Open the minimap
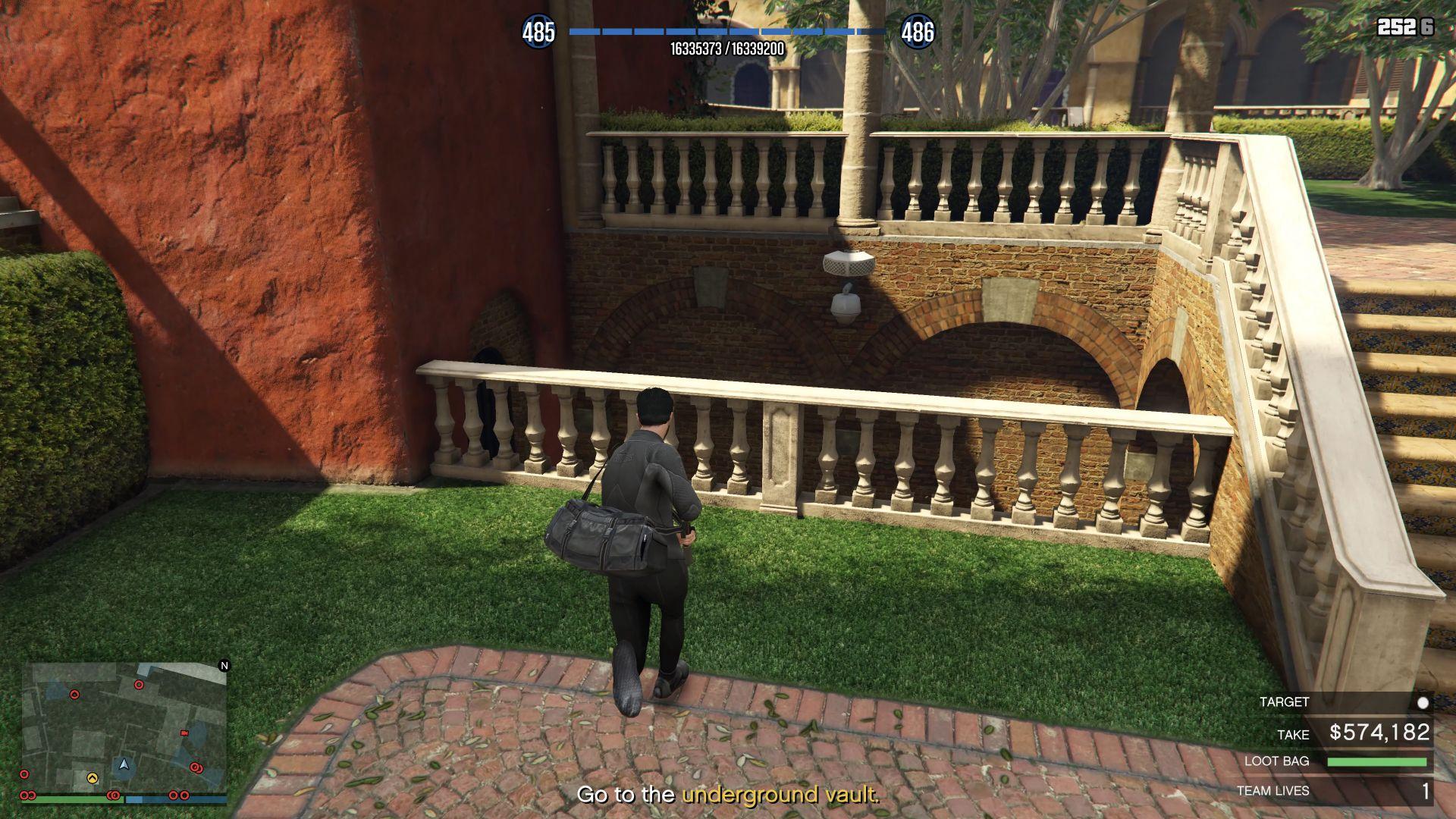 pyautogui.click(x=124, y=728)
